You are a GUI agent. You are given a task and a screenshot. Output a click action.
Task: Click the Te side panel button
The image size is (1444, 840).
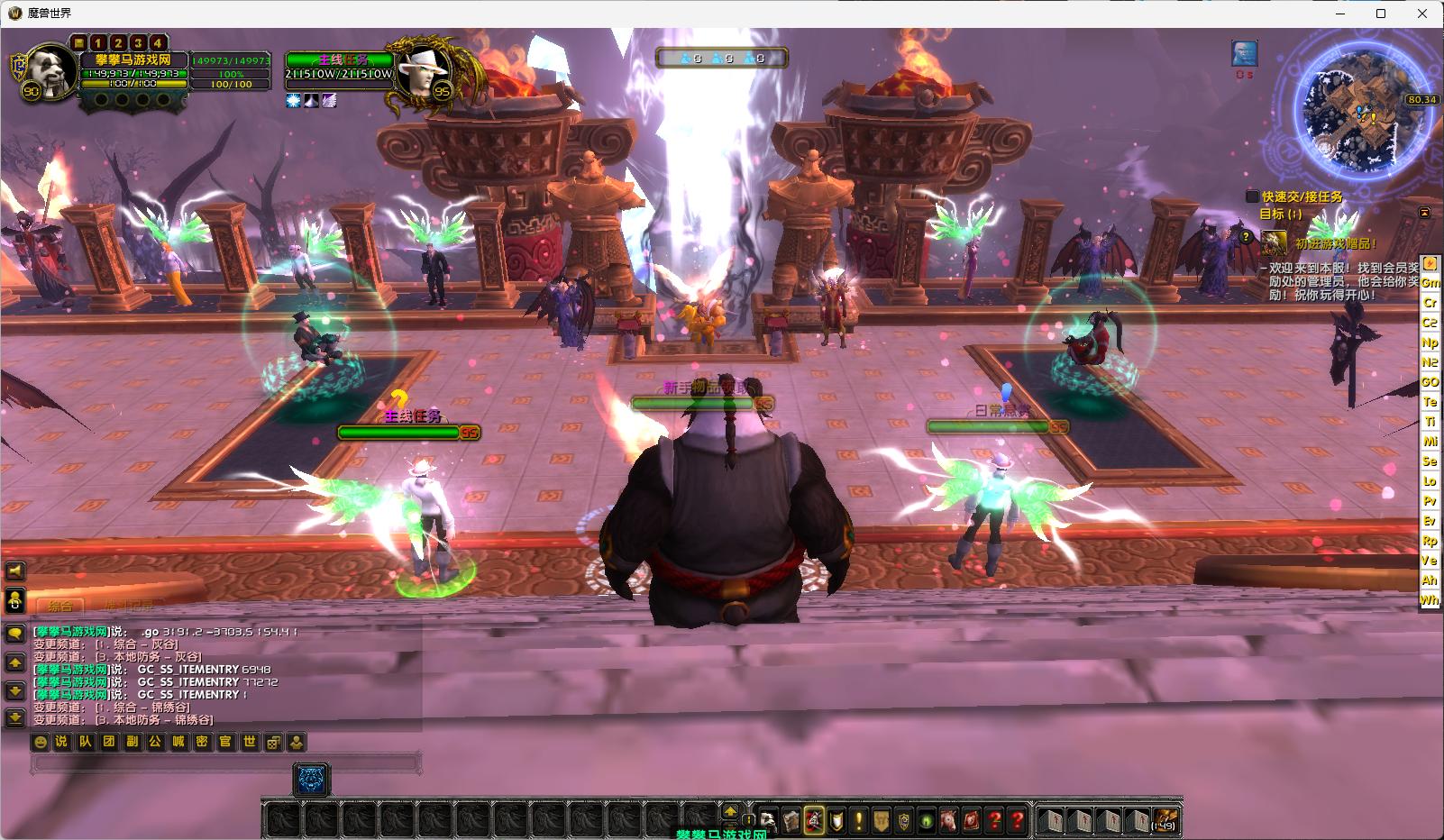coord(1430,402)
